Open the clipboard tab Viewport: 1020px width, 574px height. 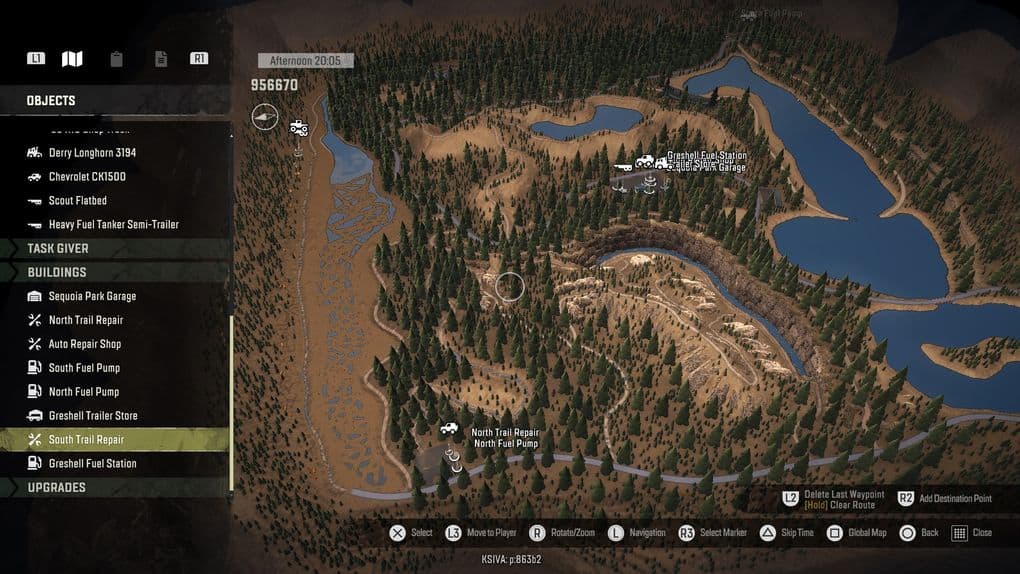coord(117,59)
